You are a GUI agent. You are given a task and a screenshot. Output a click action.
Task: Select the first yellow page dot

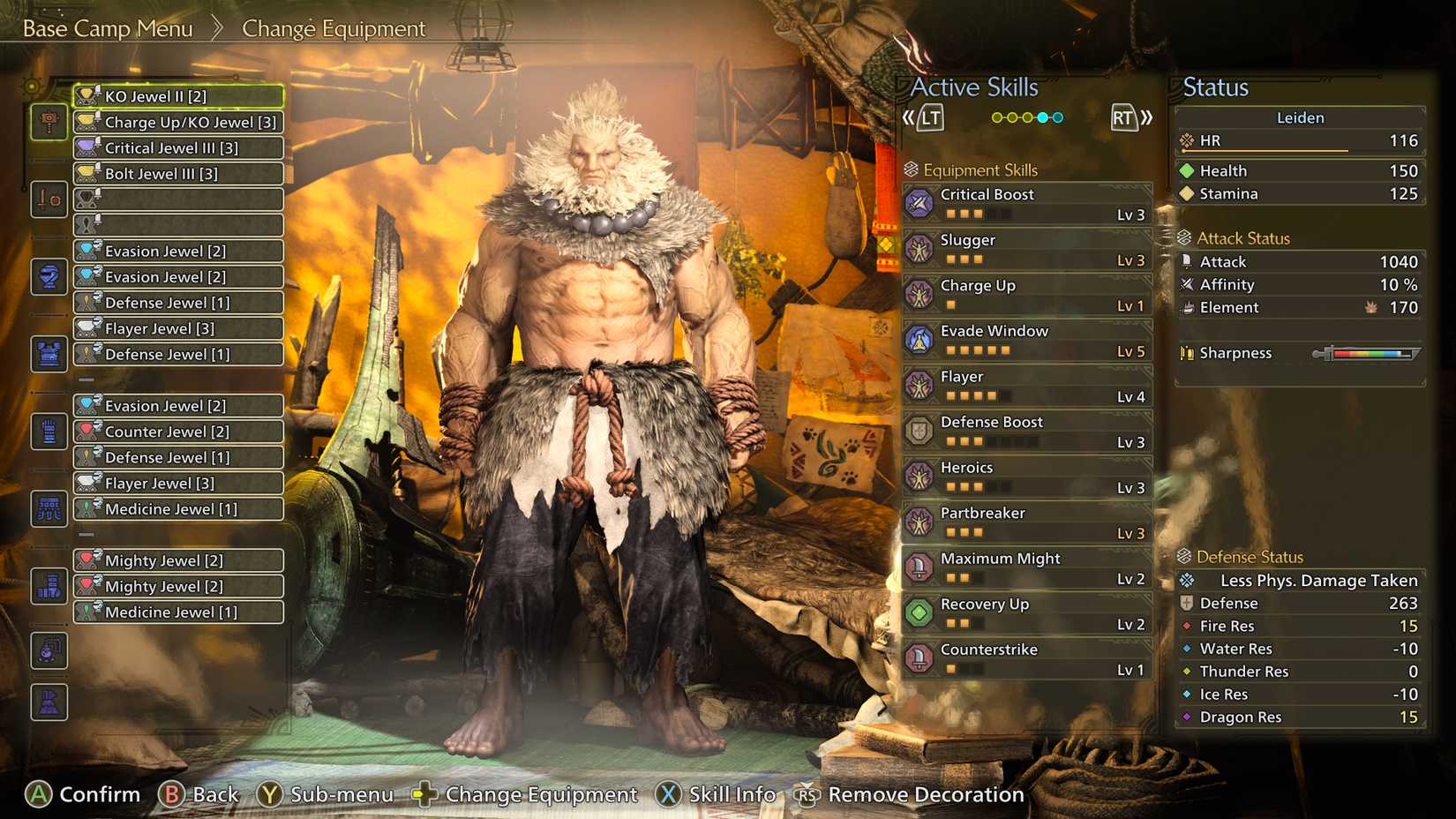pyautogui.click(x=995, y=116)
